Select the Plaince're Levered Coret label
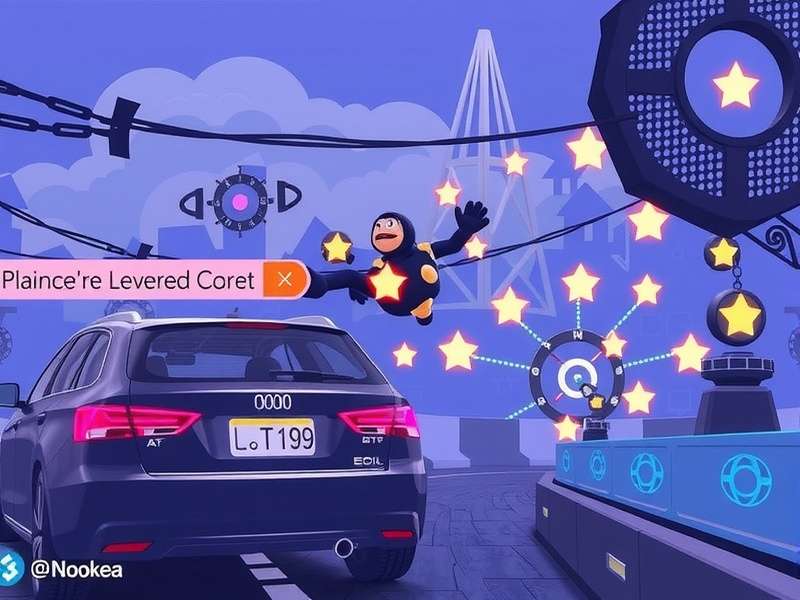The width and height of the screenshot is (800, 600). pos(128,280)
